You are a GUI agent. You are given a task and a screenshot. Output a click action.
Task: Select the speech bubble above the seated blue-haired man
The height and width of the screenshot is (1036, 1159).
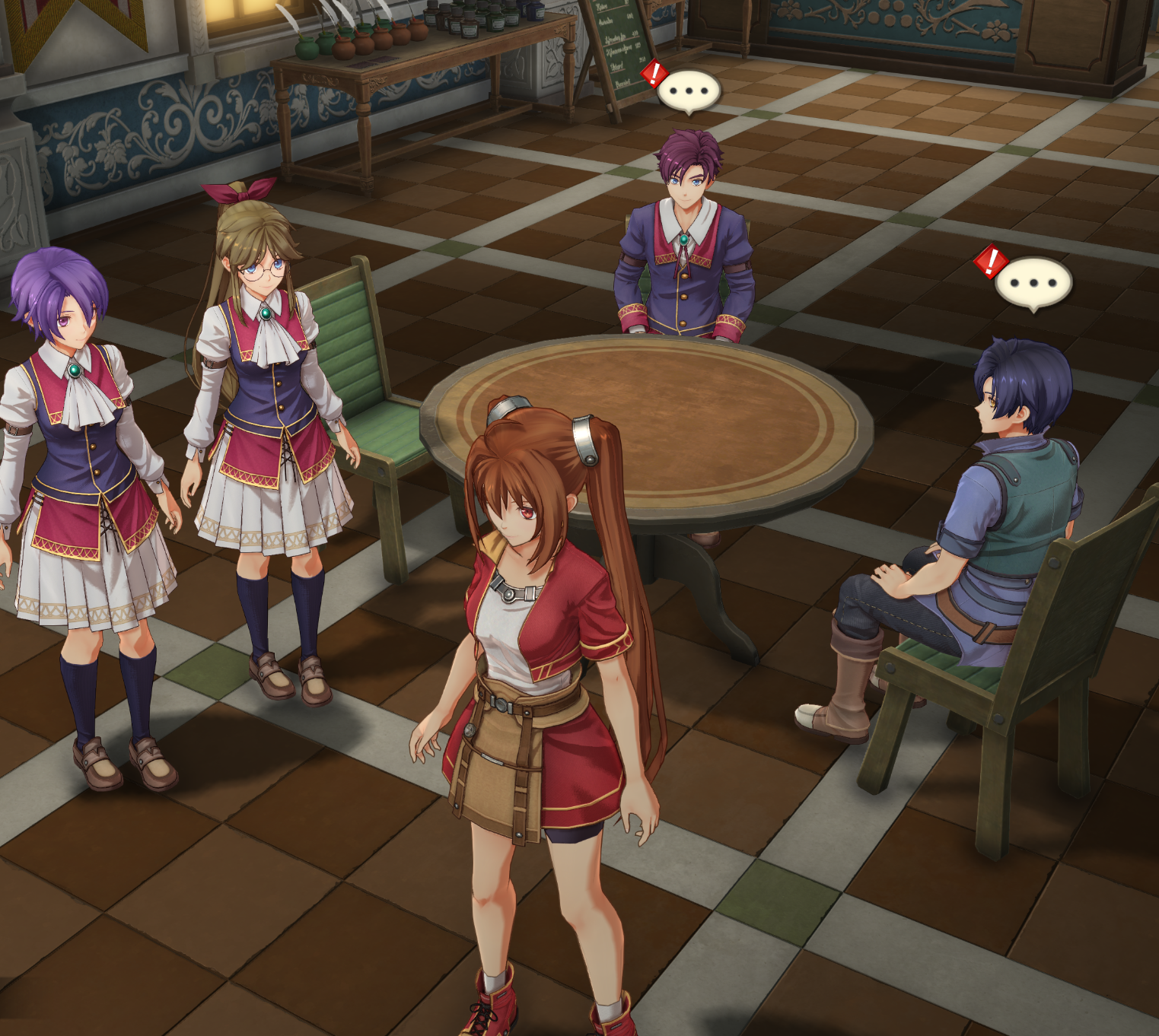click(1033, 283)
